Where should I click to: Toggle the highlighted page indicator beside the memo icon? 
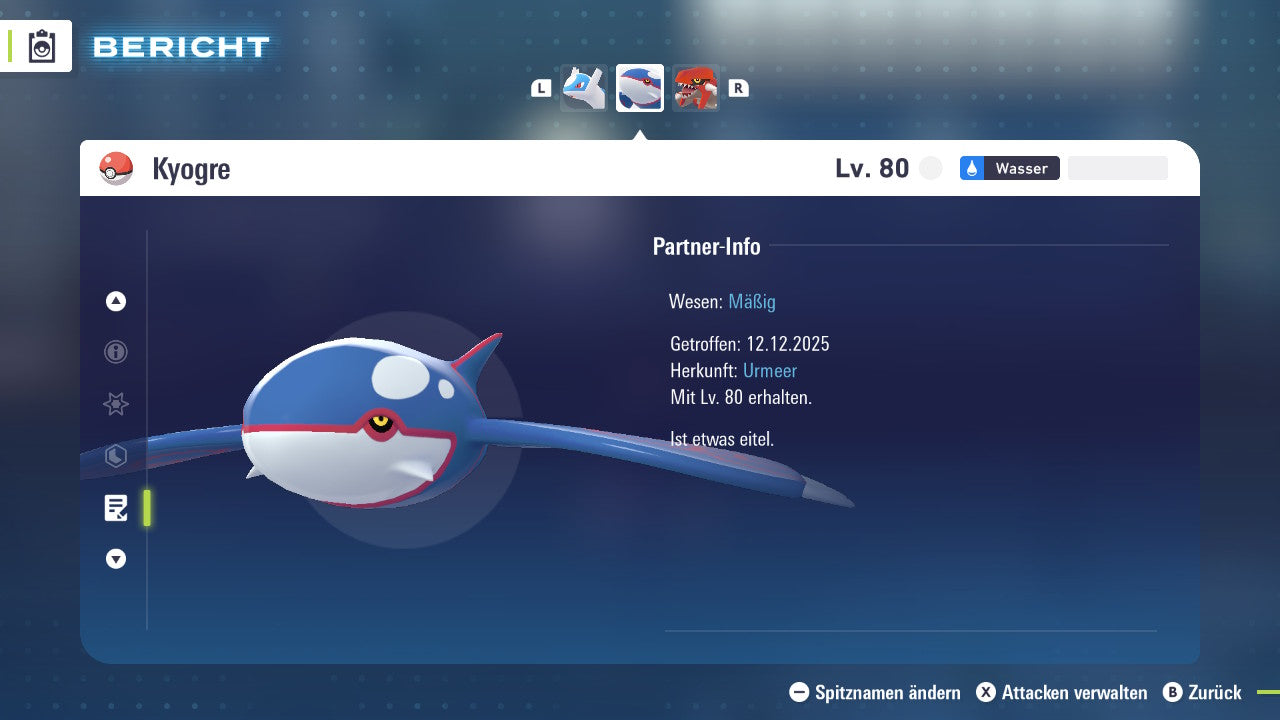[x=145, y=508]
